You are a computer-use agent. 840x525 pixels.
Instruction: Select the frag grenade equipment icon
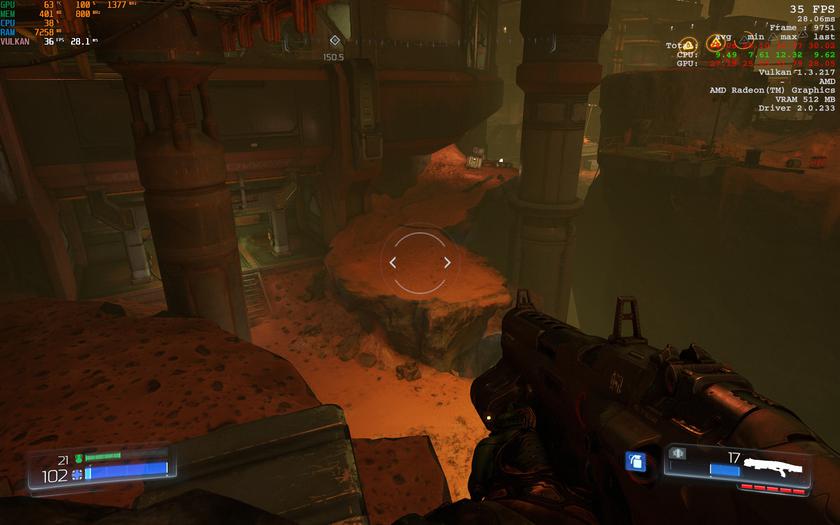[633, 461]
